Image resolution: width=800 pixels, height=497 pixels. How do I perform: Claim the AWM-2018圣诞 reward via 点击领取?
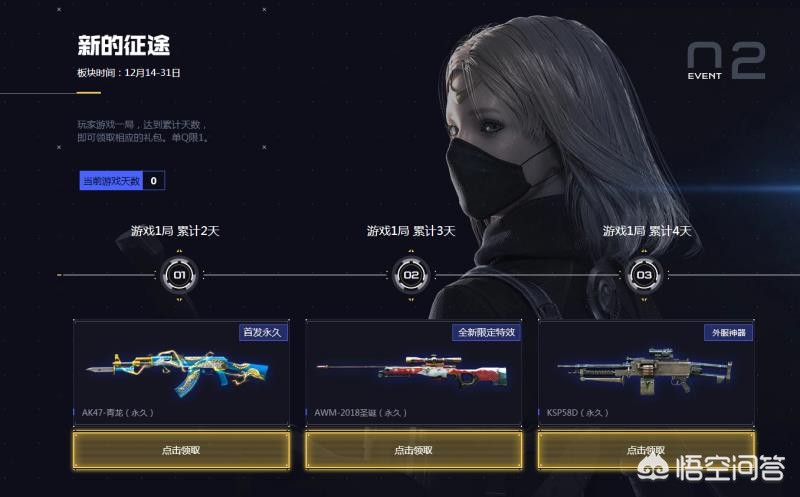pos(413,450)
